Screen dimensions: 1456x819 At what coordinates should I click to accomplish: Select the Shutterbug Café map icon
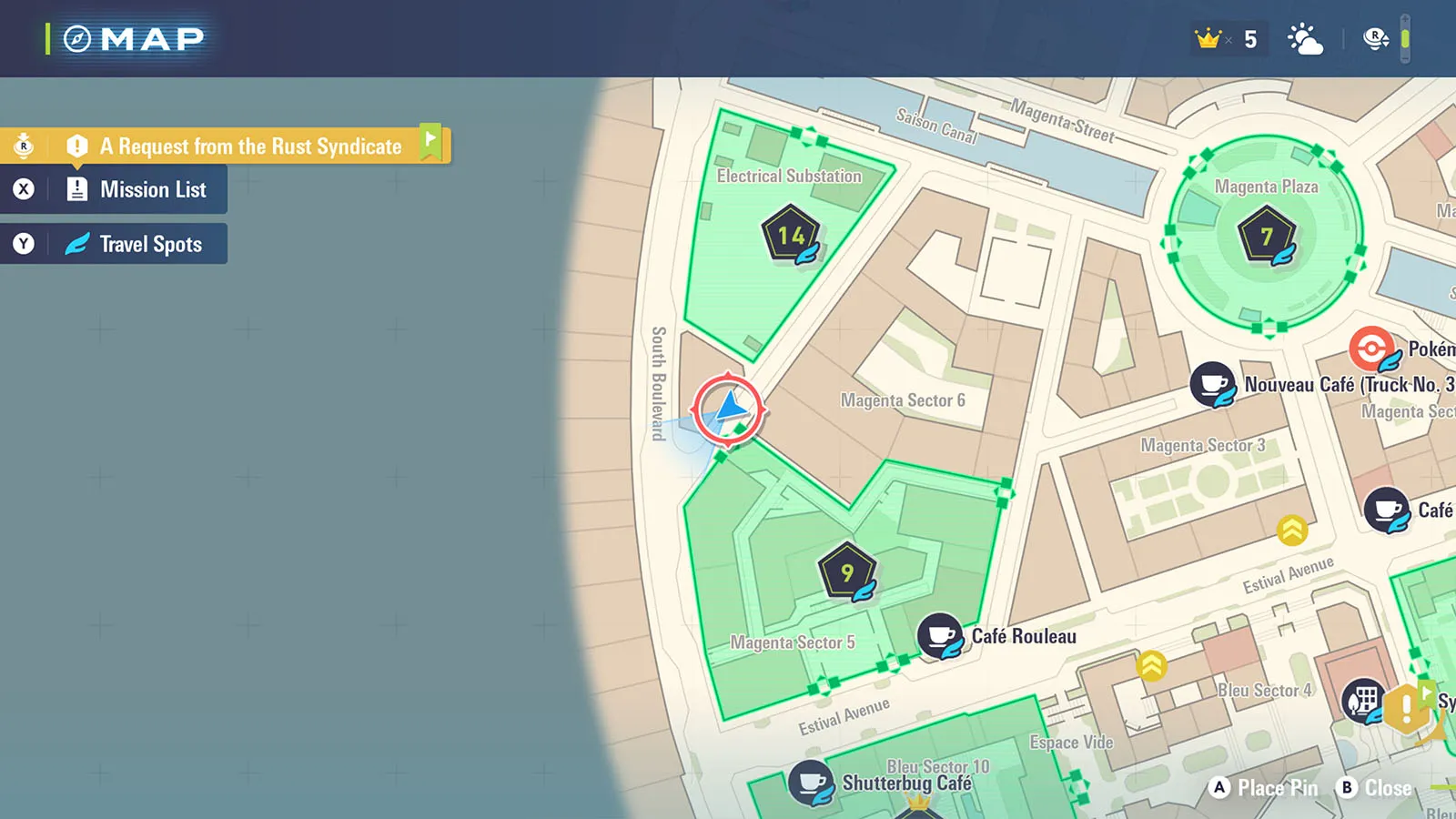pos(810,782)
